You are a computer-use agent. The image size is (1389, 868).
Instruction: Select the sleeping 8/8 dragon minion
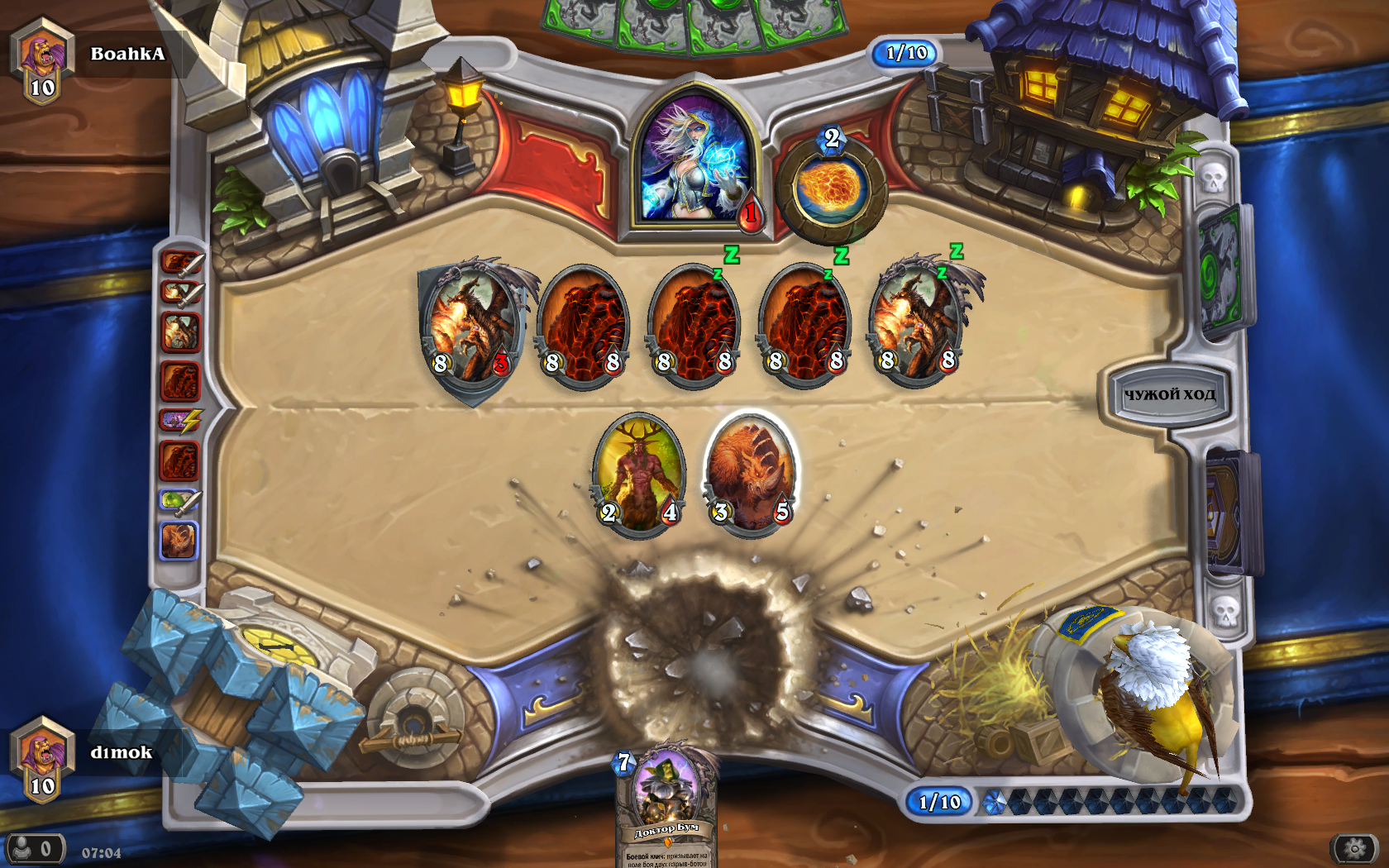916,324
